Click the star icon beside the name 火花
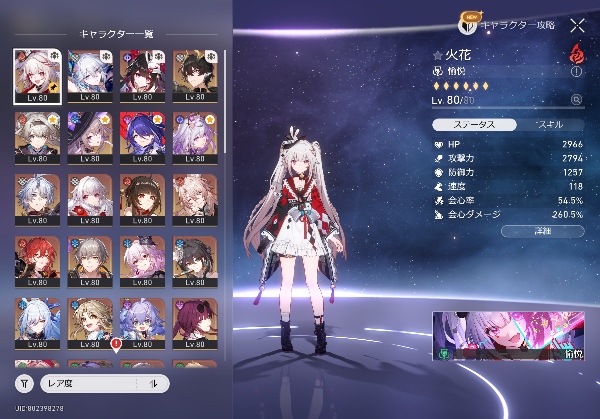600x419 pixels. (x=438, y=54)
